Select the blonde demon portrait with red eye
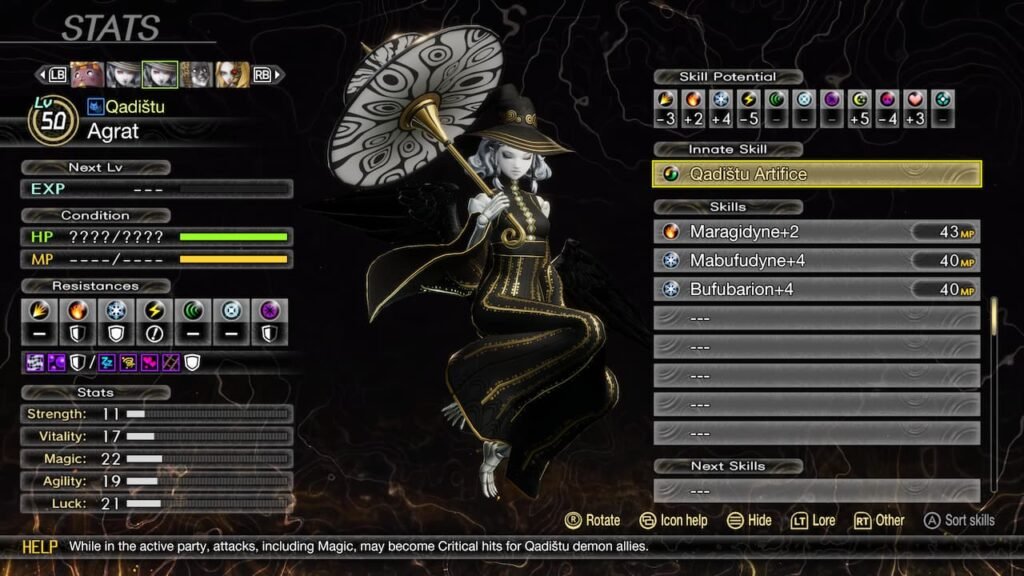Image resolution: width=1024 pixels, height=576 pixels. point(232,75)
